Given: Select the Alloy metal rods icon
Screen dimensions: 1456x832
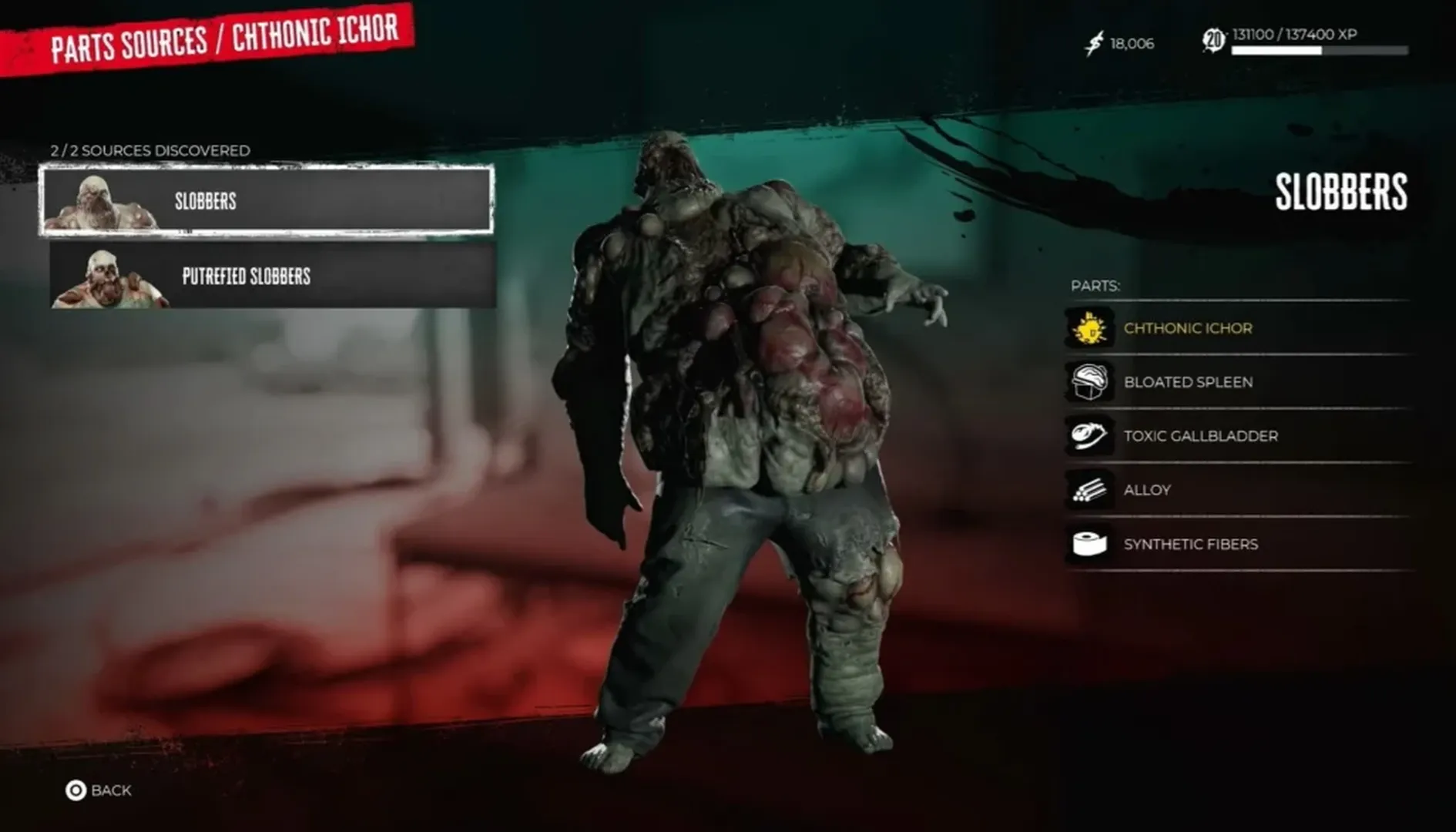Looking at the screenshot, I should 1089,489.
